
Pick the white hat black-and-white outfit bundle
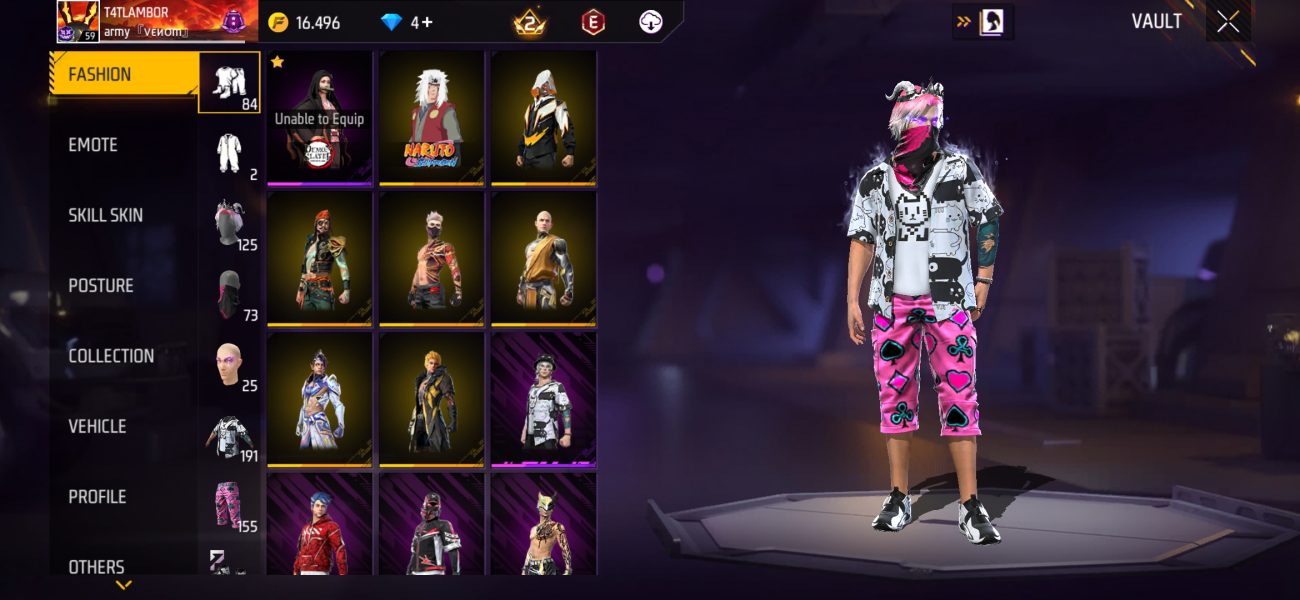coord(543,400)
